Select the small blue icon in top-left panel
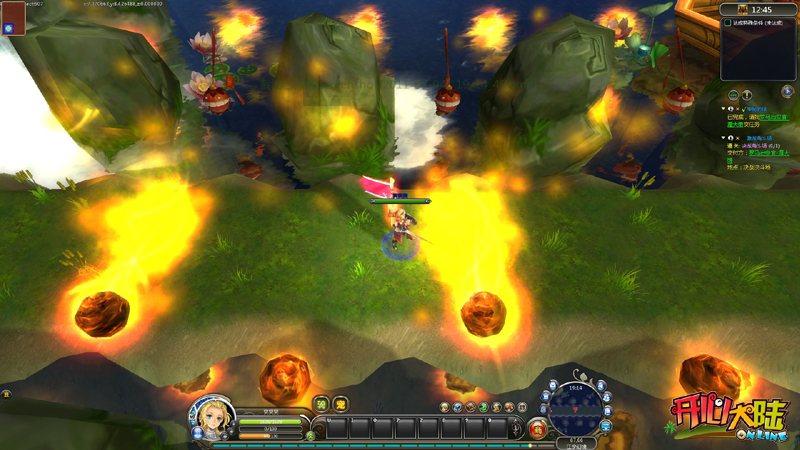Viewport: 800px width, 450px height. tap(8, 28)
